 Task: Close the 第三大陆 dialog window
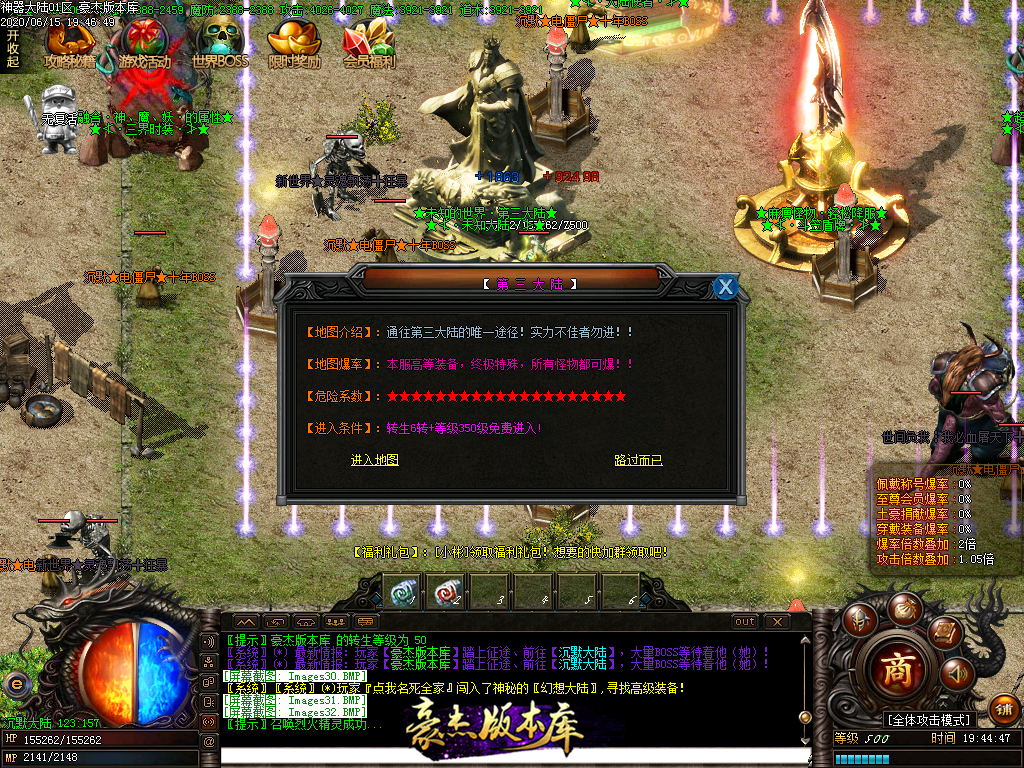(726, 288)
